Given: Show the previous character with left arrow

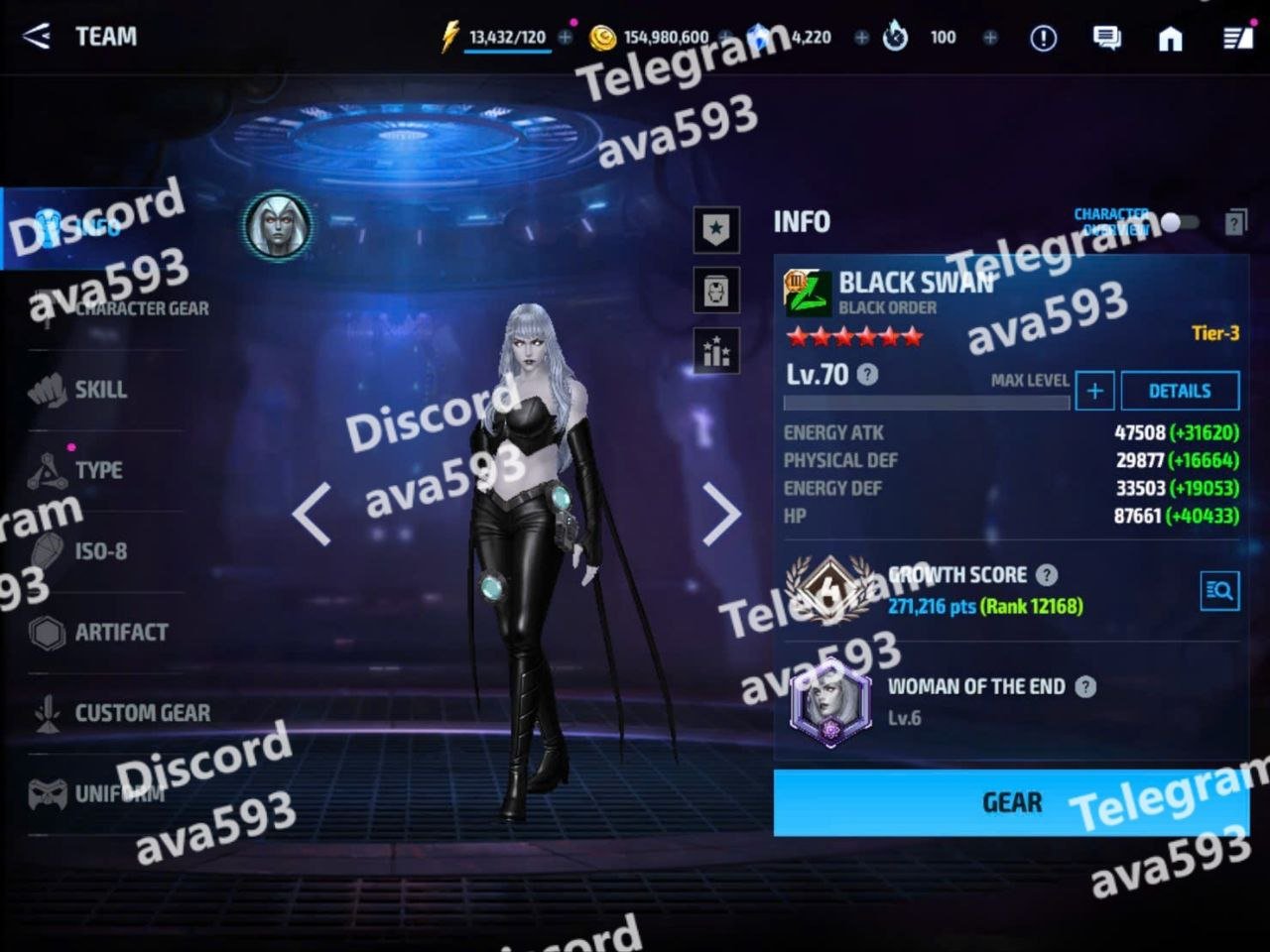Looking at the screenshot, I should (312, 514).
